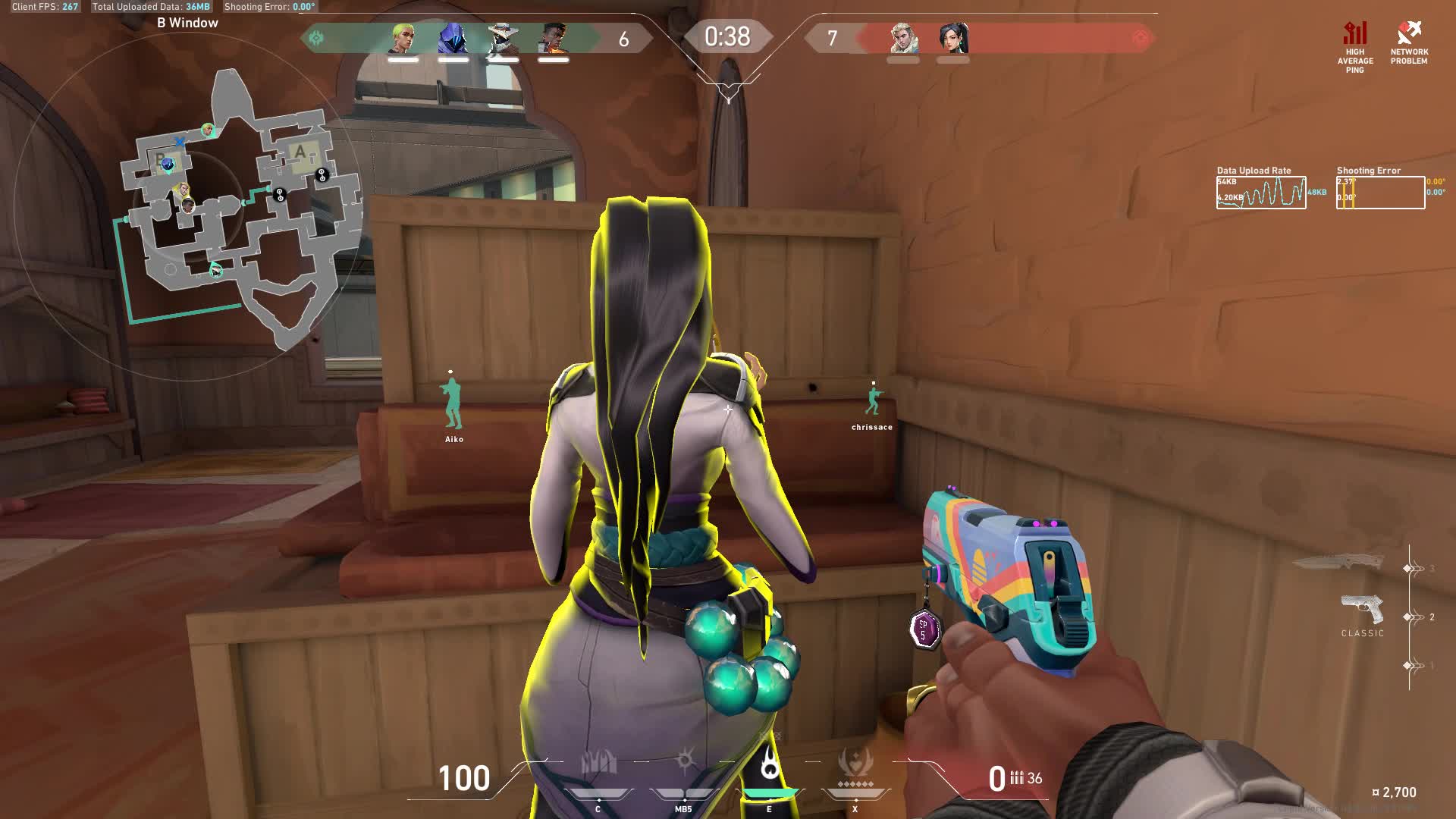
Task: Select the Classic pistol weapon slot
Action: coord(1362,610)
